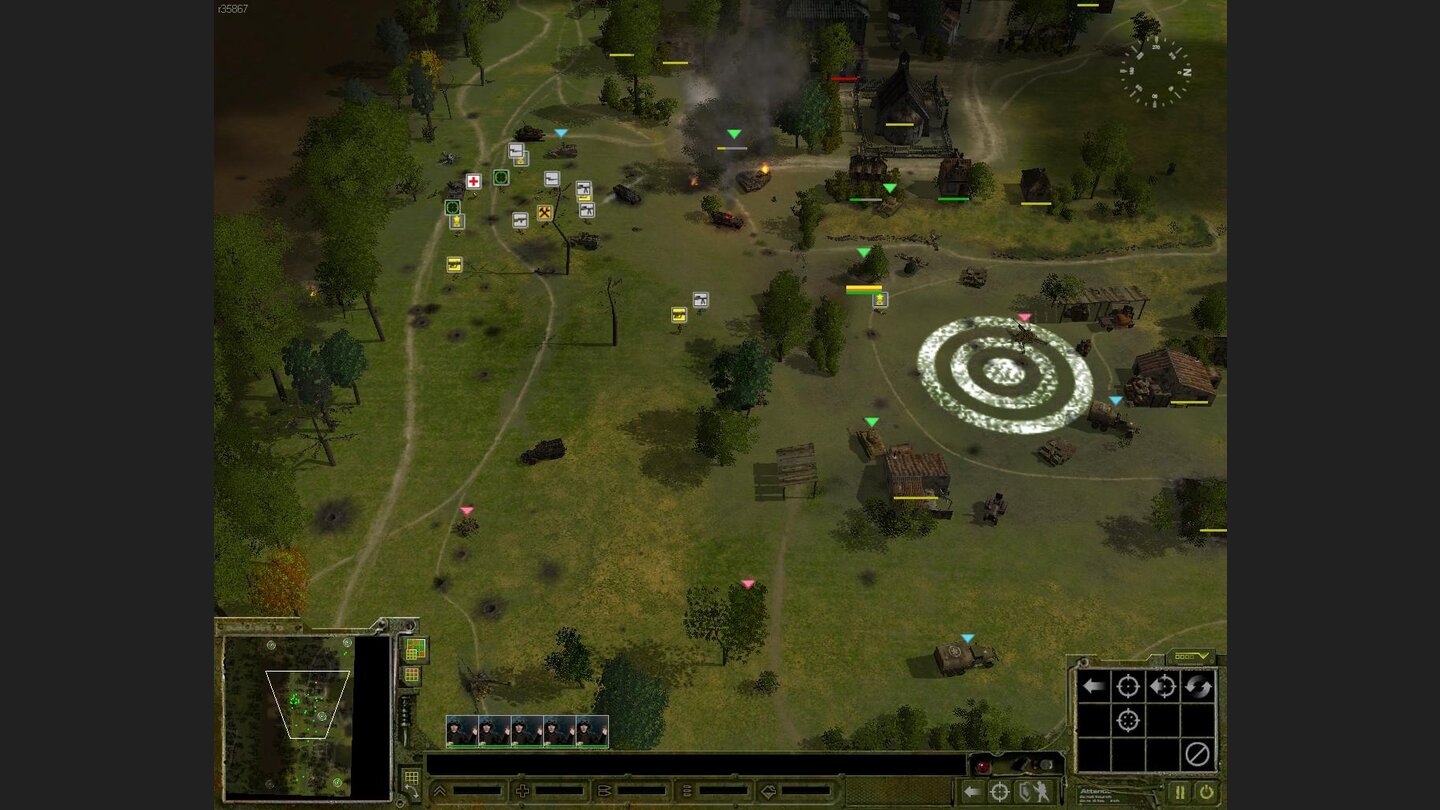
Task: Toggle the pause button in the bottom right
Action: (1179, 791)
